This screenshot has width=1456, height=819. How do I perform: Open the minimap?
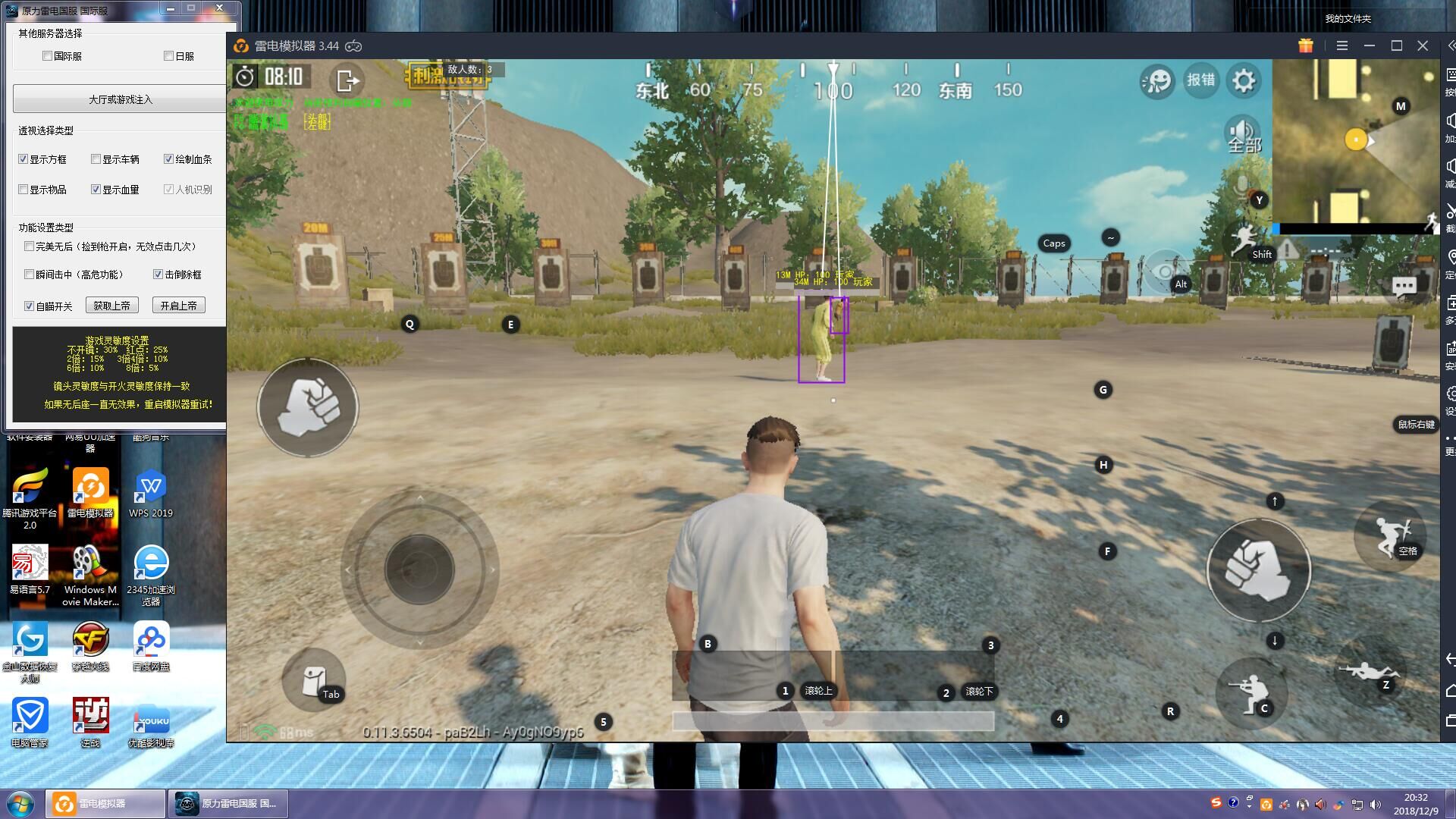1354,140
